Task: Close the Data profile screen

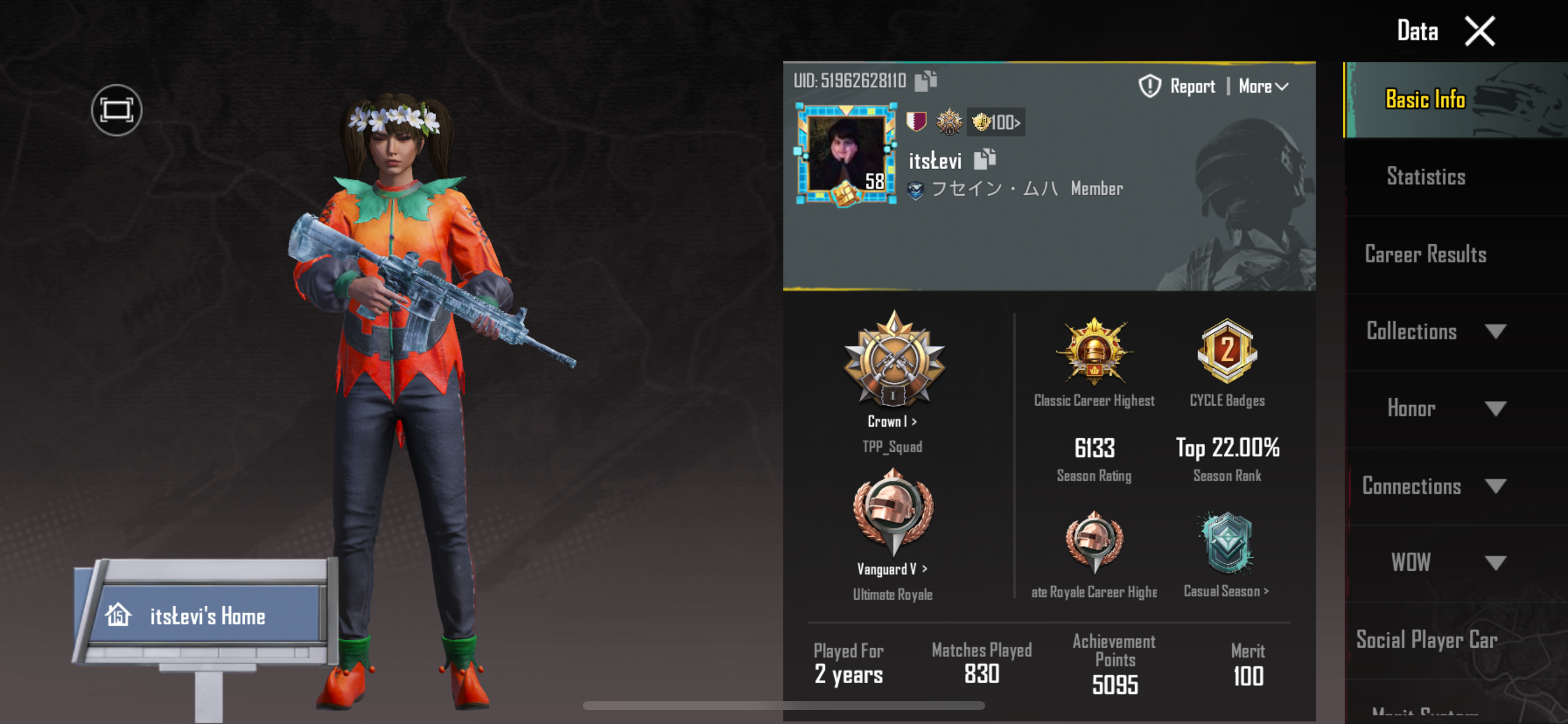Action: click(1479, 31)
